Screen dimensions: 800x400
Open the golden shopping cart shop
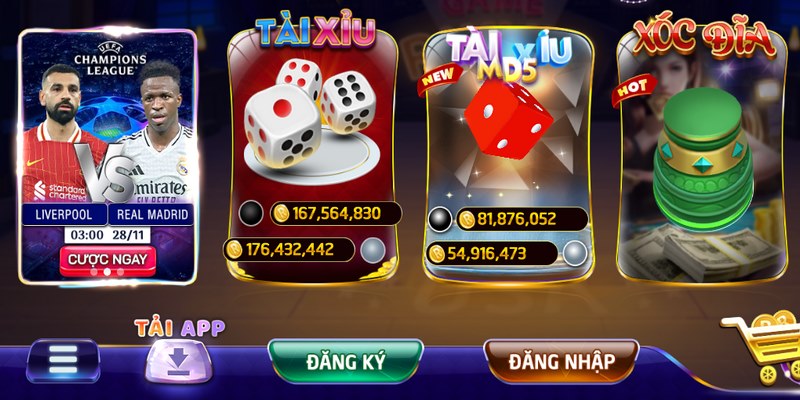coord(763,352)
